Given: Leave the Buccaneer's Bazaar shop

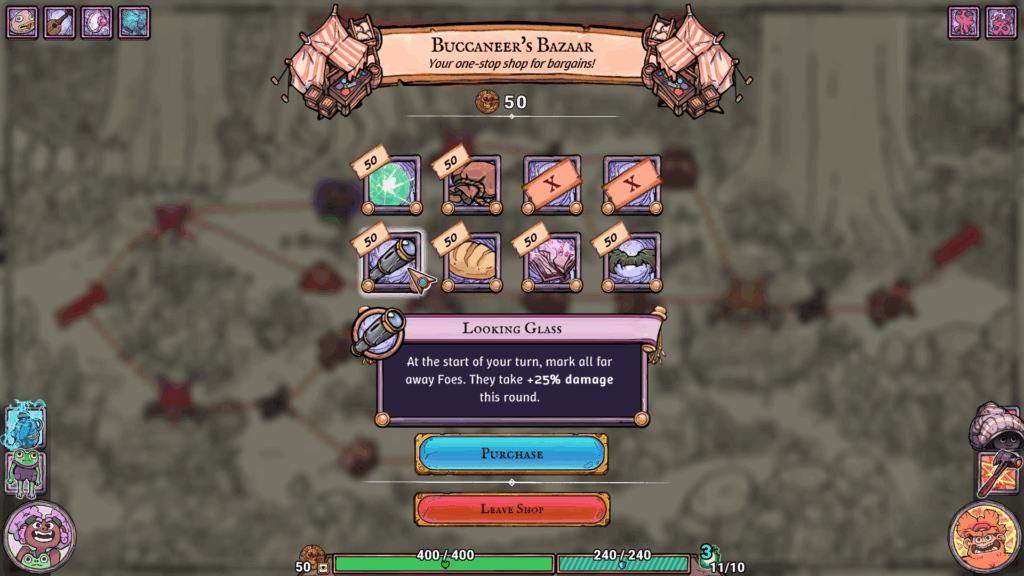Looking at the screenshot, I should coord(511,509).
